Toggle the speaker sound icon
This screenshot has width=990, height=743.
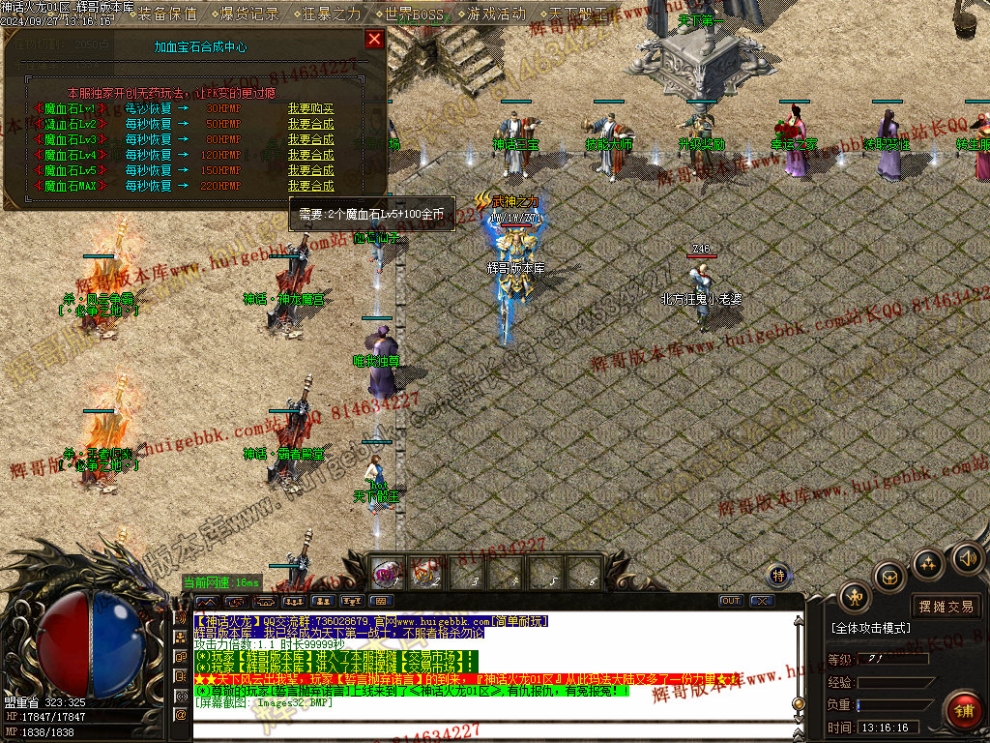click(x=966, y=557)
